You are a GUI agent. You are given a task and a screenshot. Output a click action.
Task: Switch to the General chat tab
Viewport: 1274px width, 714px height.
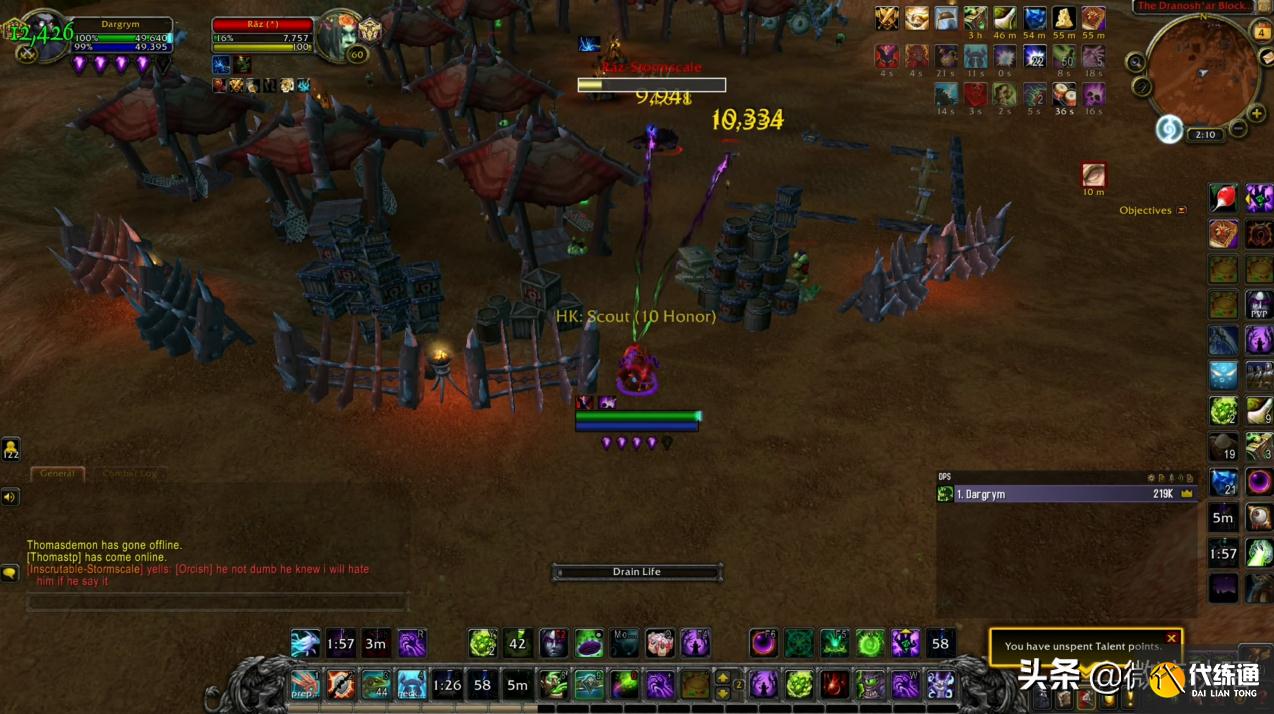pos(57,473)
